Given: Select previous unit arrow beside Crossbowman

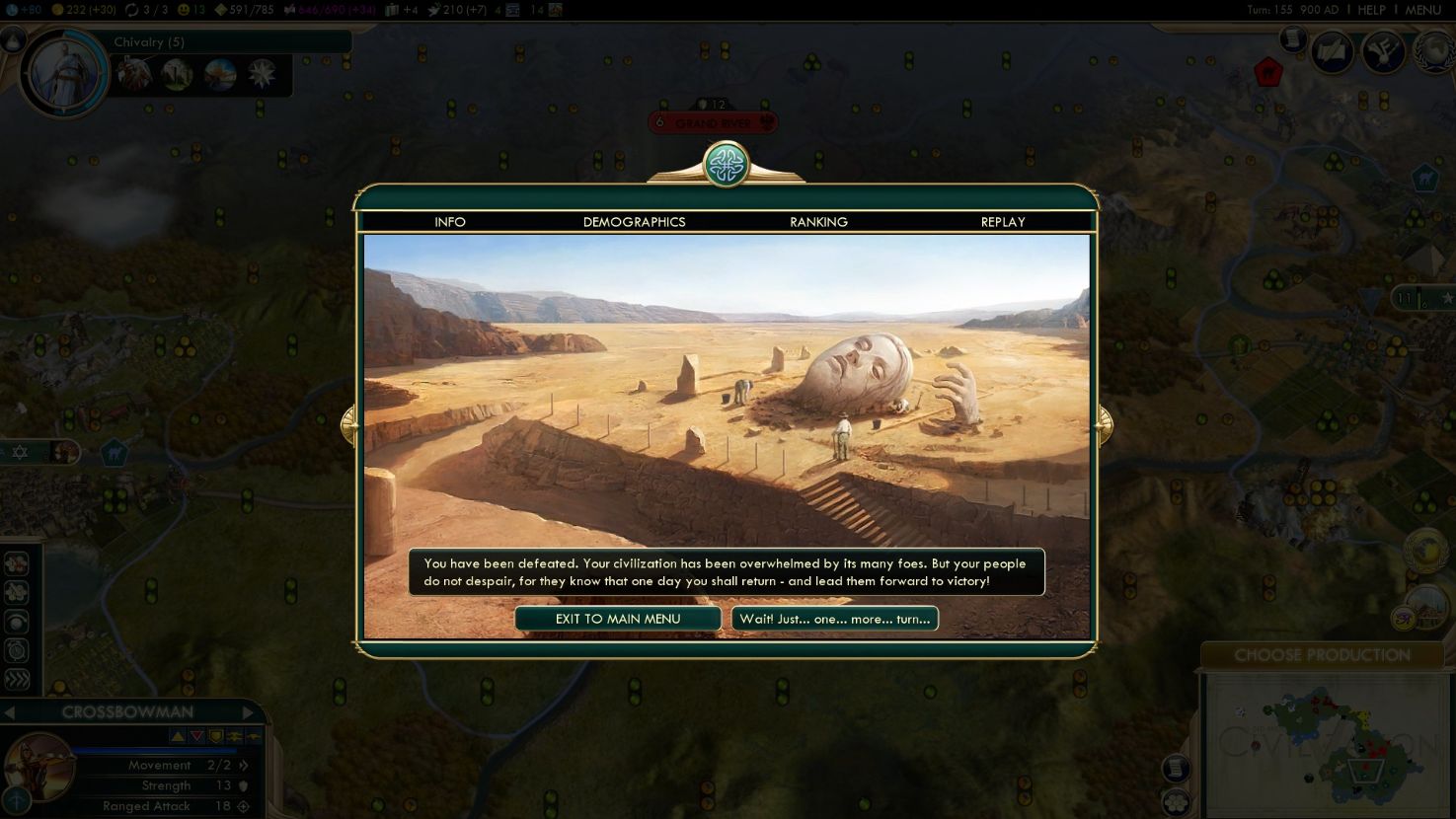Looking at the screenshot, I should coord(10,712).
